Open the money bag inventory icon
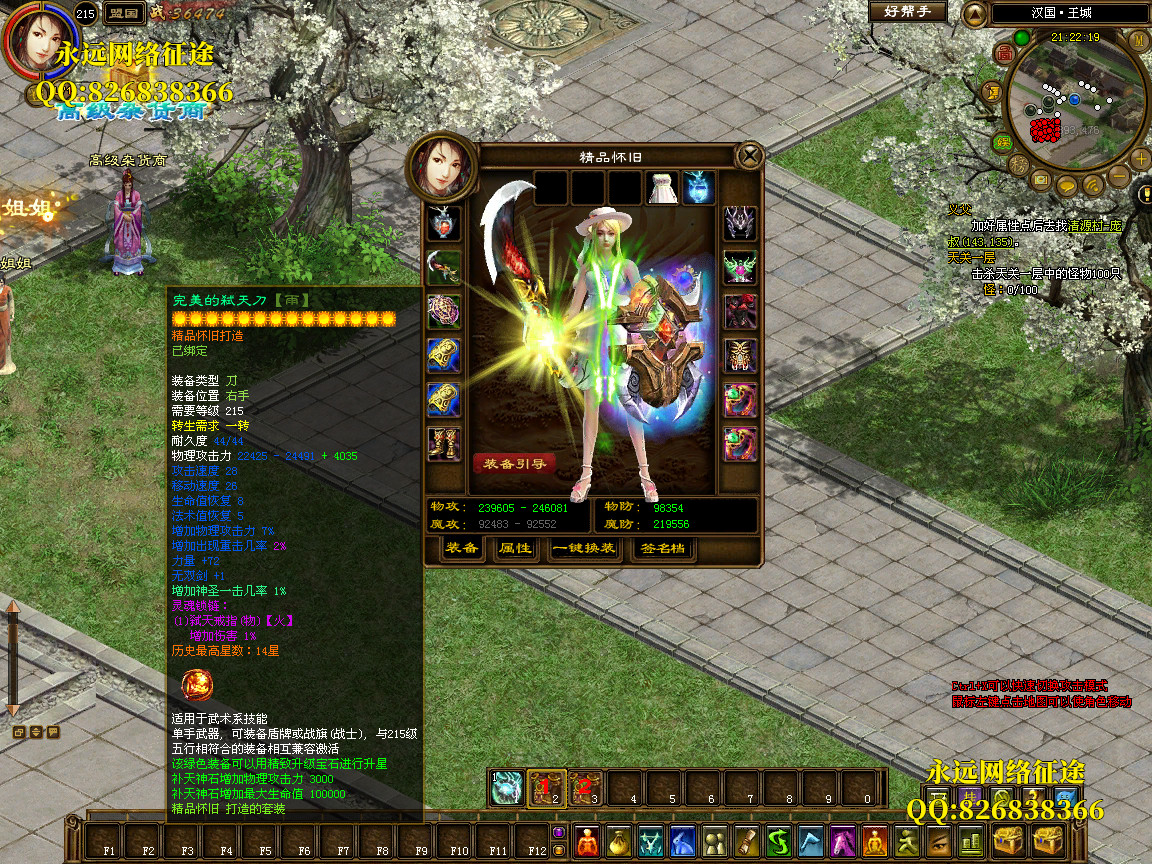This screenshot has width=1152, height=864. (x=620, y=842)
